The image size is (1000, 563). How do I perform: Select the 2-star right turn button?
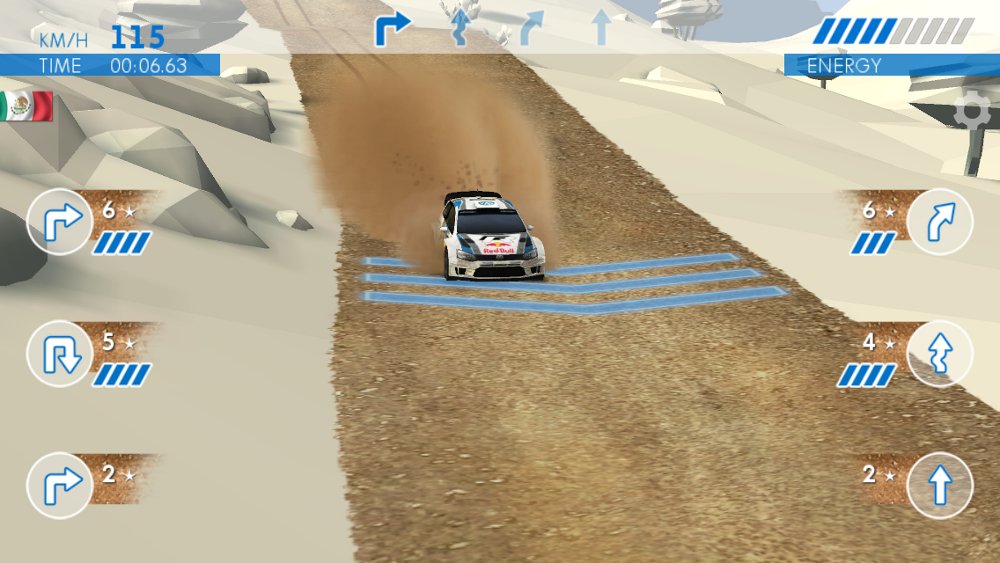tap(60, 485)
